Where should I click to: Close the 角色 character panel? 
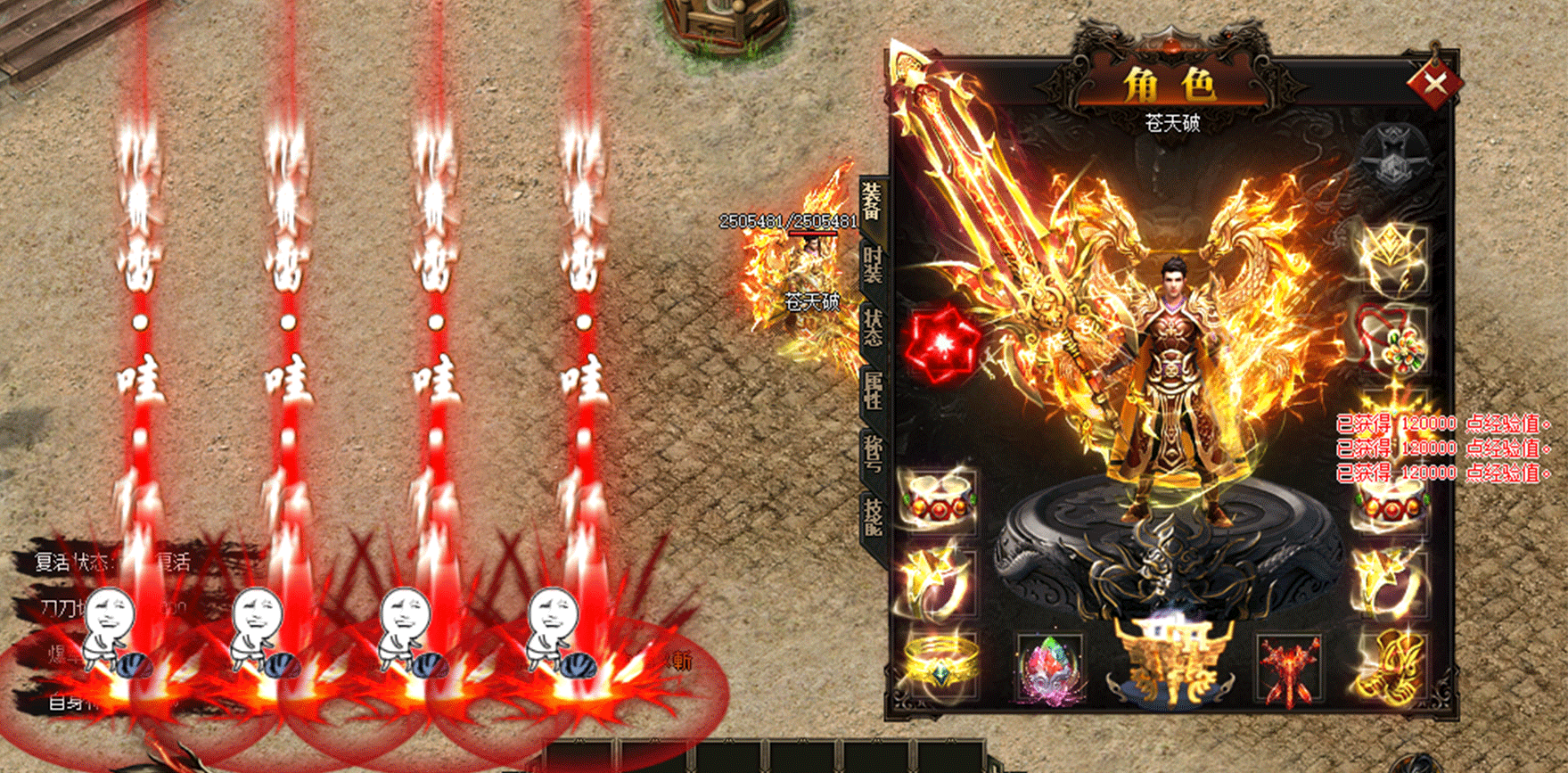click(x=1434, y=84)
